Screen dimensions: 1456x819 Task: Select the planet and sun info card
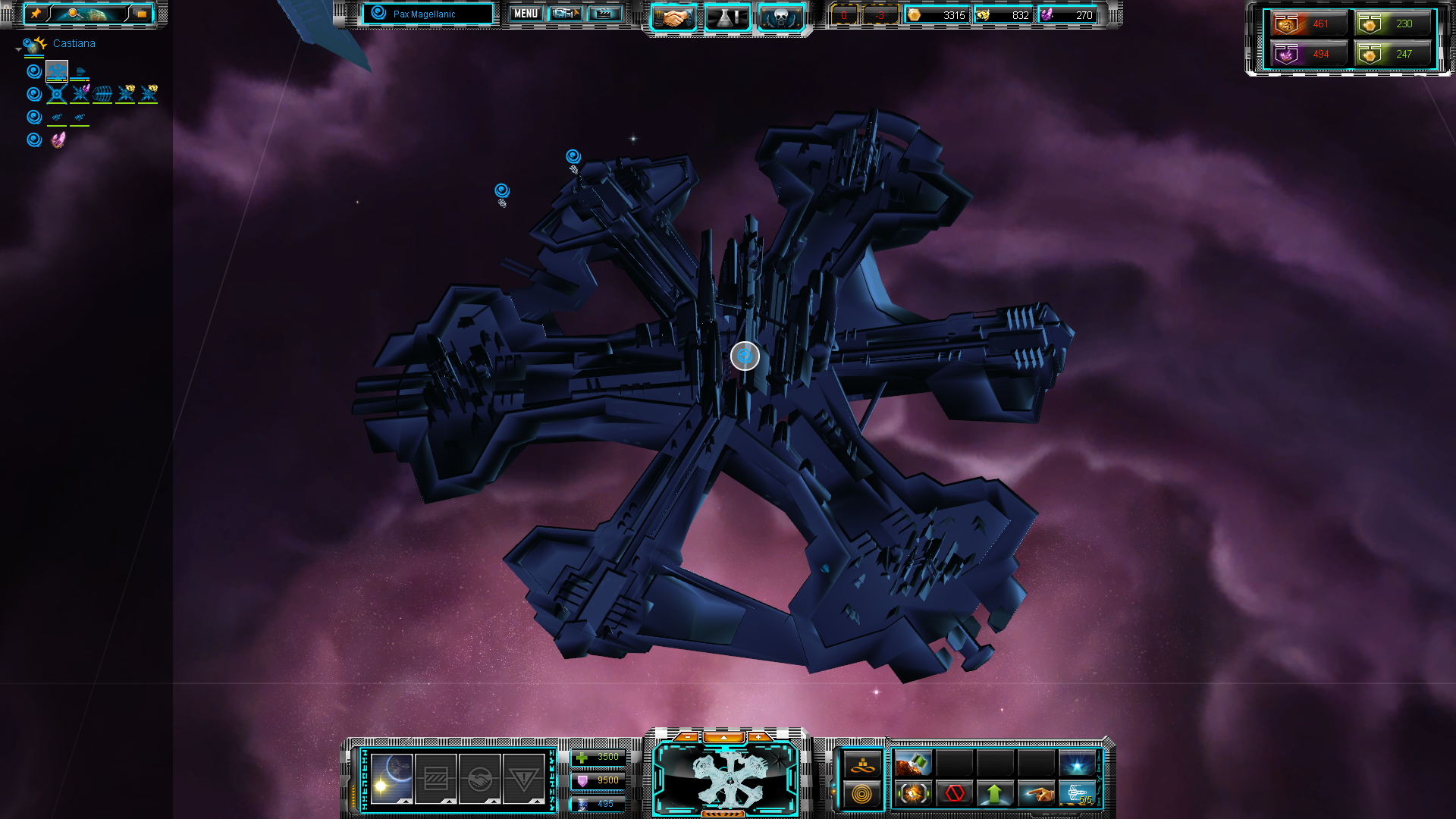coord(392,779)
